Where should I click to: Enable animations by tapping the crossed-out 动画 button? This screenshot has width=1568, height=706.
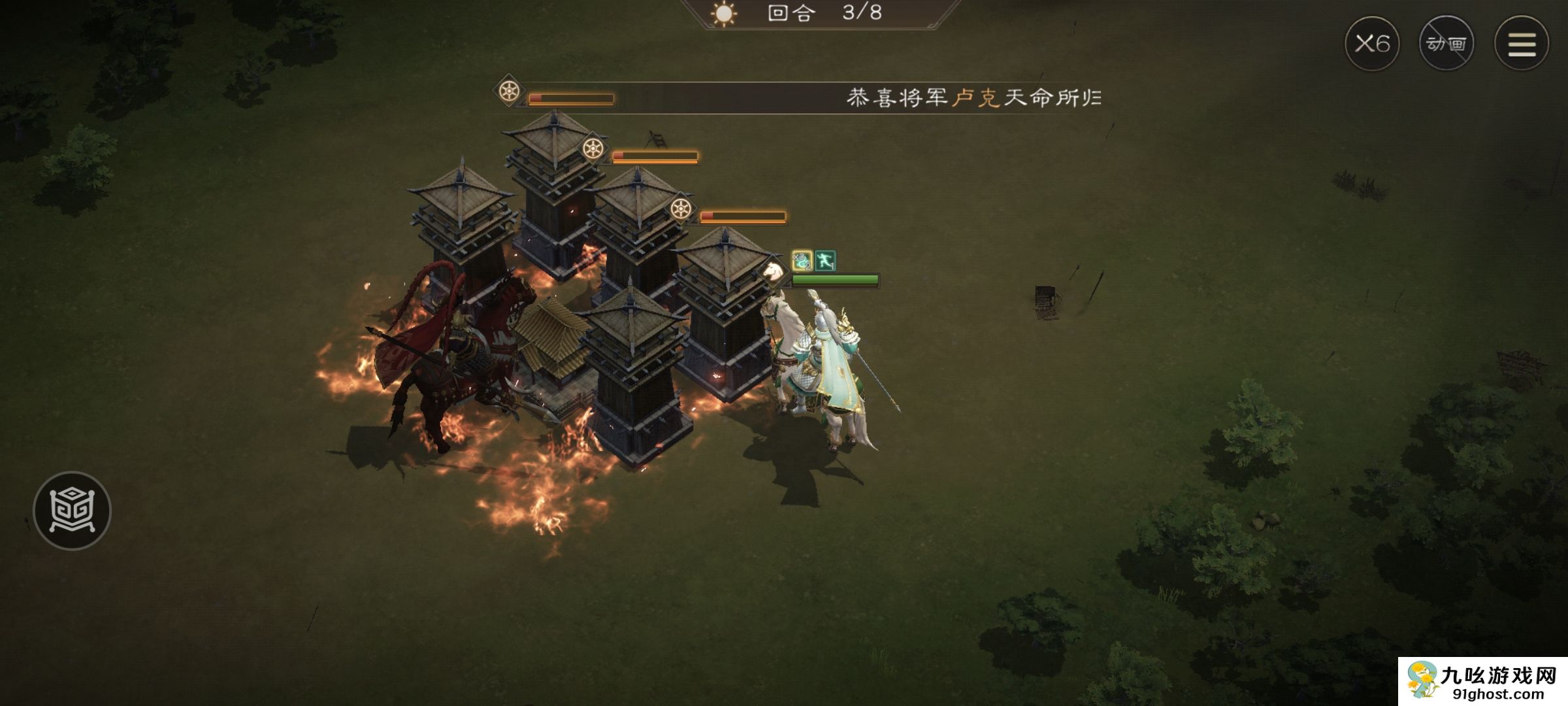pyautogui.click(x=1448, y=44)
